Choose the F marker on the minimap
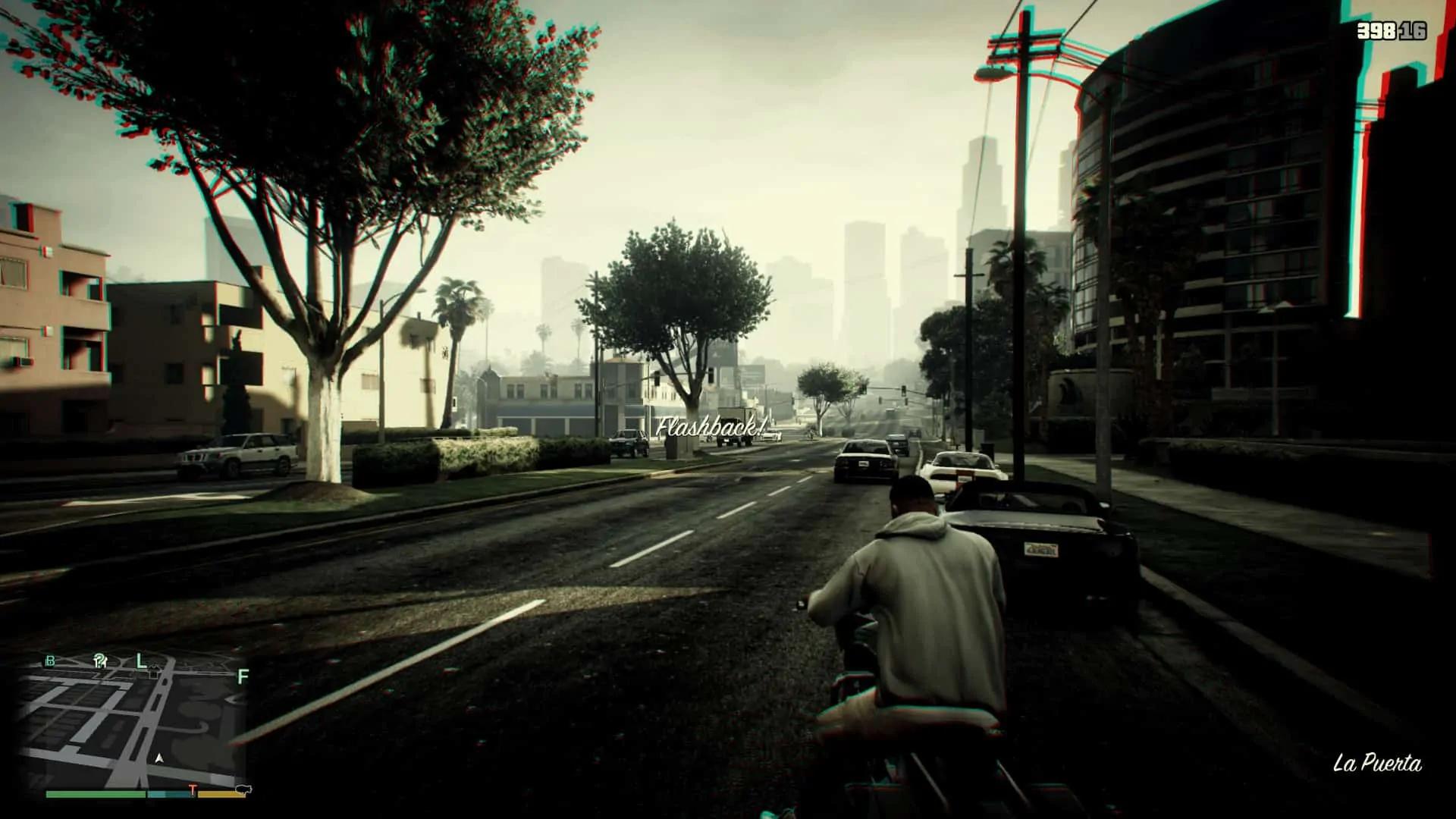 [x=243, y=676]
